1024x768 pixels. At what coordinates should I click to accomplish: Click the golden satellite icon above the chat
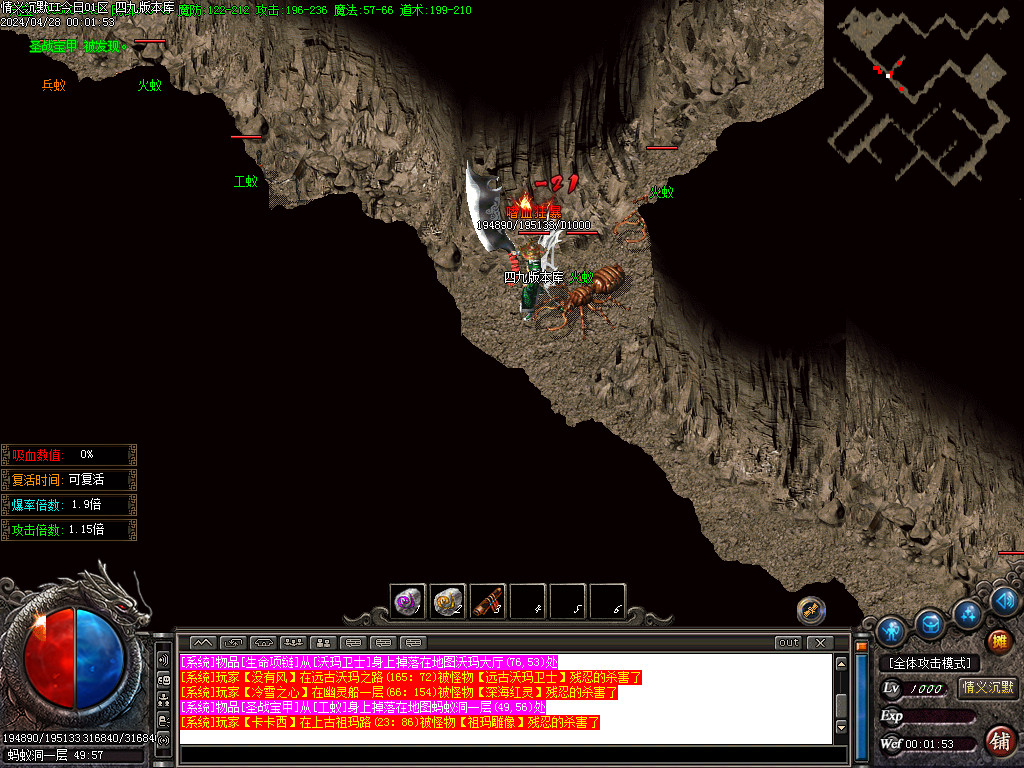coord(811,609)
